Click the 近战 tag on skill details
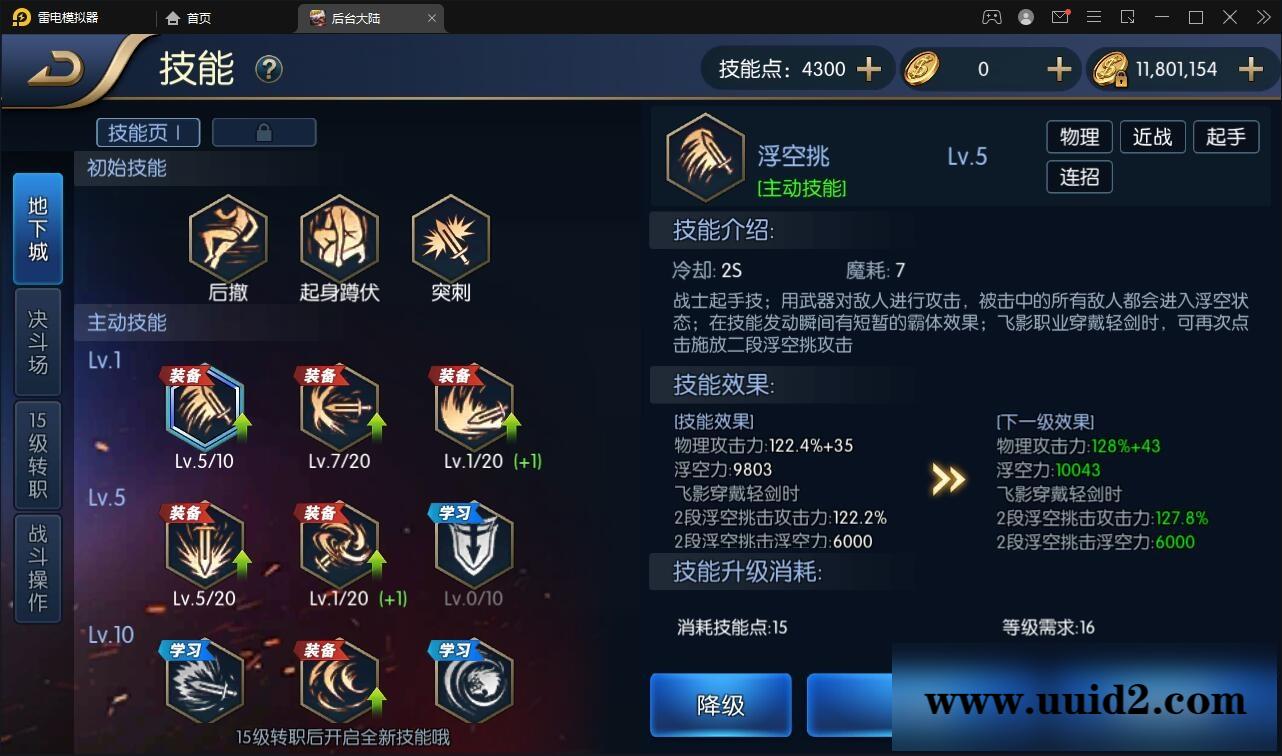Image resolution: width=1282 pixels, height=756 pixels. [1152, 137]
